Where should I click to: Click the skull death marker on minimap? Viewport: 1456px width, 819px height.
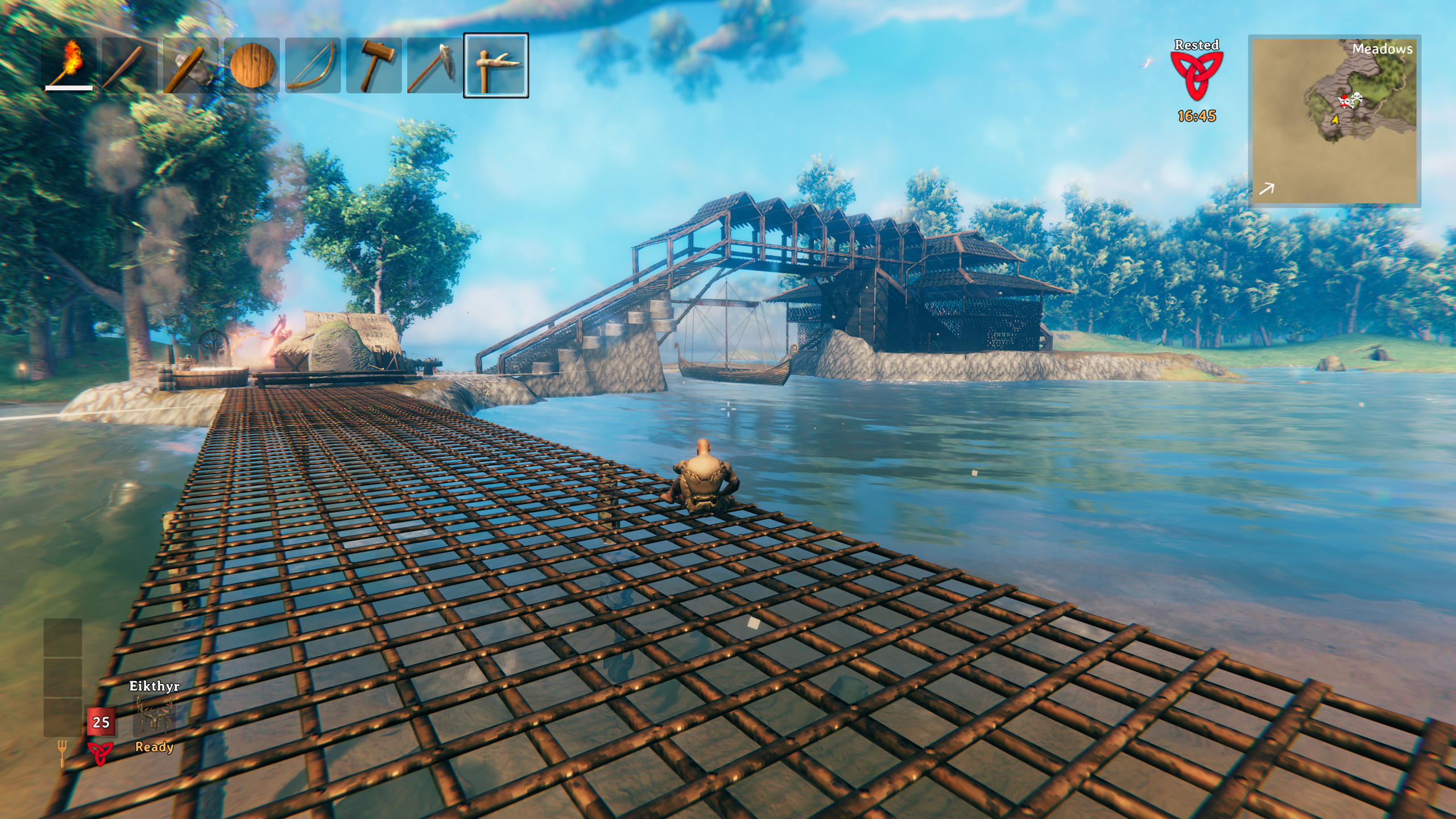(x=1356, y=98)
